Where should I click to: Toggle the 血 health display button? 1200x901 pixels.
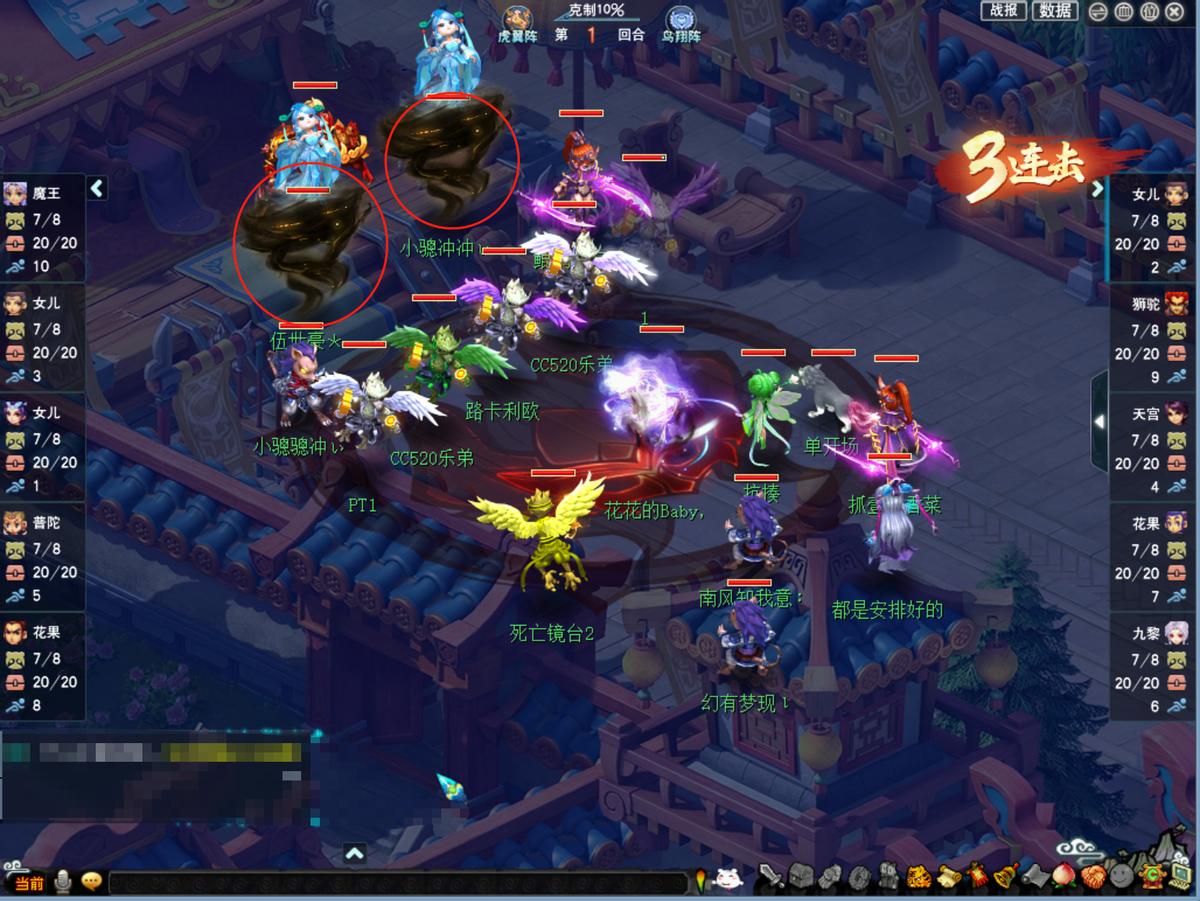1123,12
